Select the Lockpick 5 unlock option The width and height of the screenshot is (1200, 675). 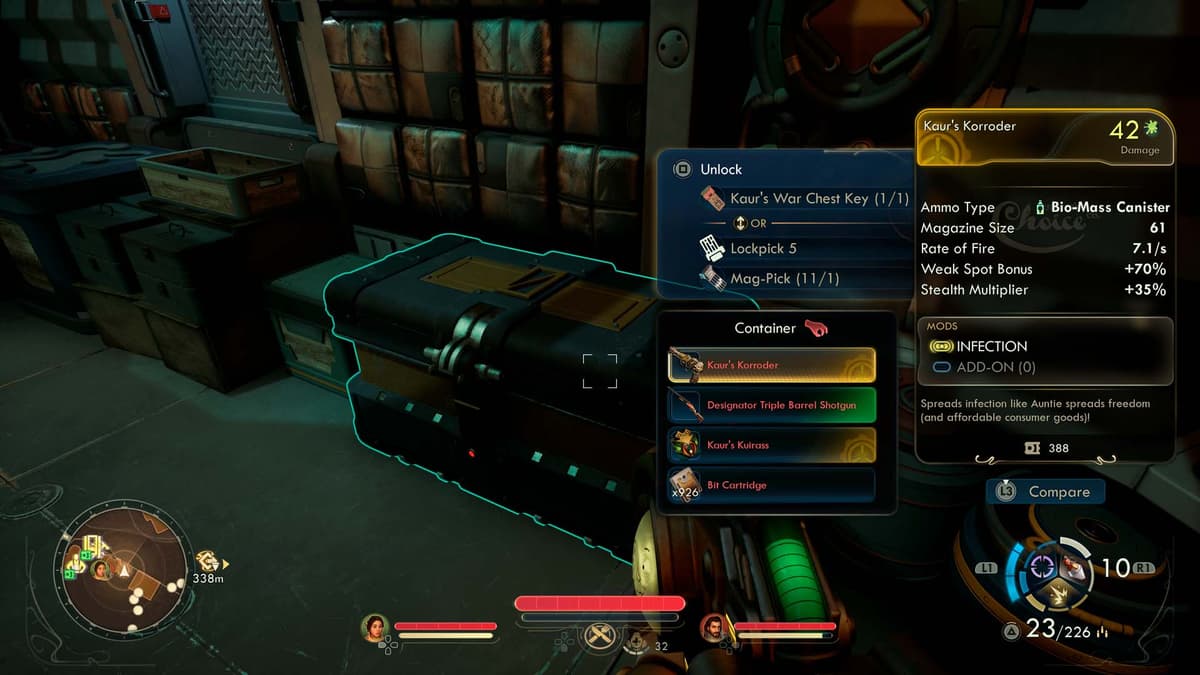[762, 248]
